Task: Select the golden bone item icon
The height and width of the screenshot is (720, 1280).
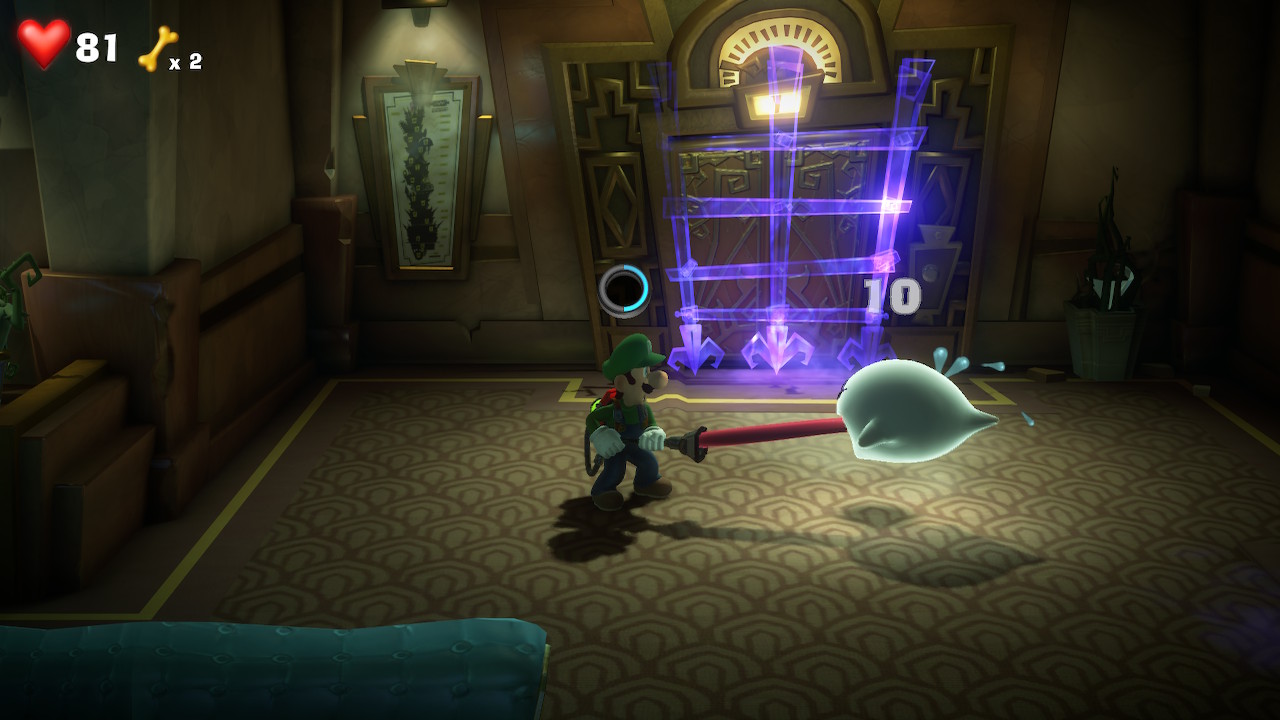Action: pos(158,48)
